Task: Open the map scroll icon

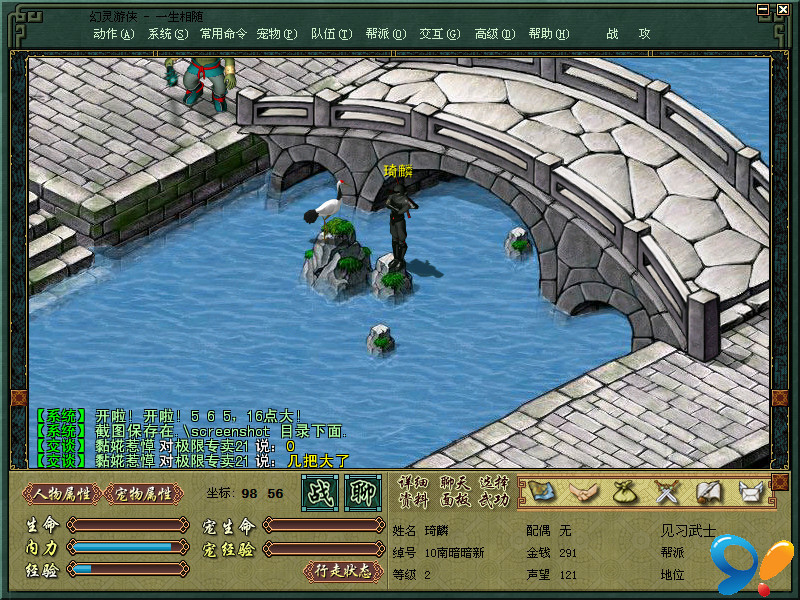Action: [541, 491]
